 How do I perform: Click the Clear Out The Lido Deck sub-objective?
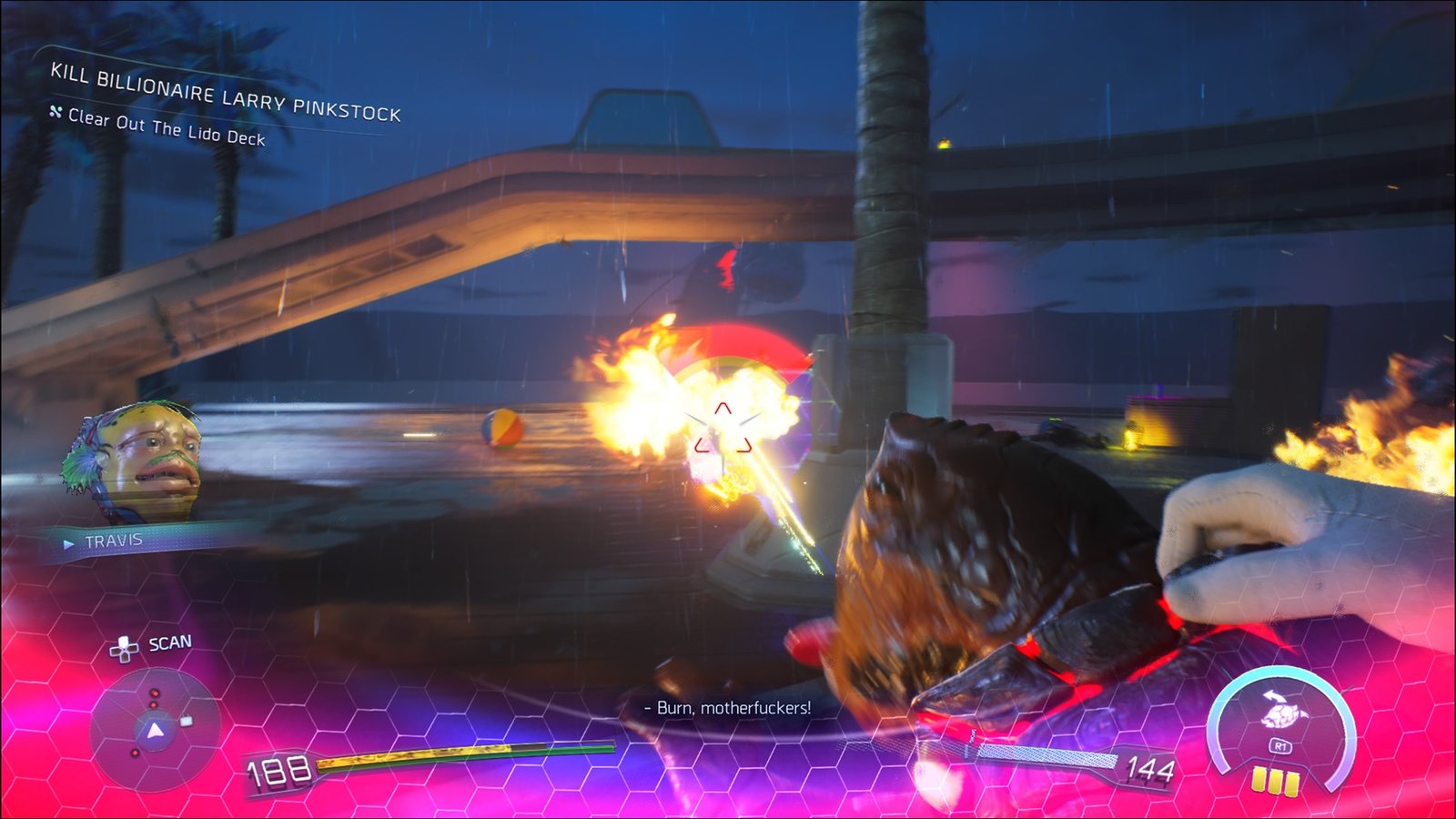tap(167, 128)
